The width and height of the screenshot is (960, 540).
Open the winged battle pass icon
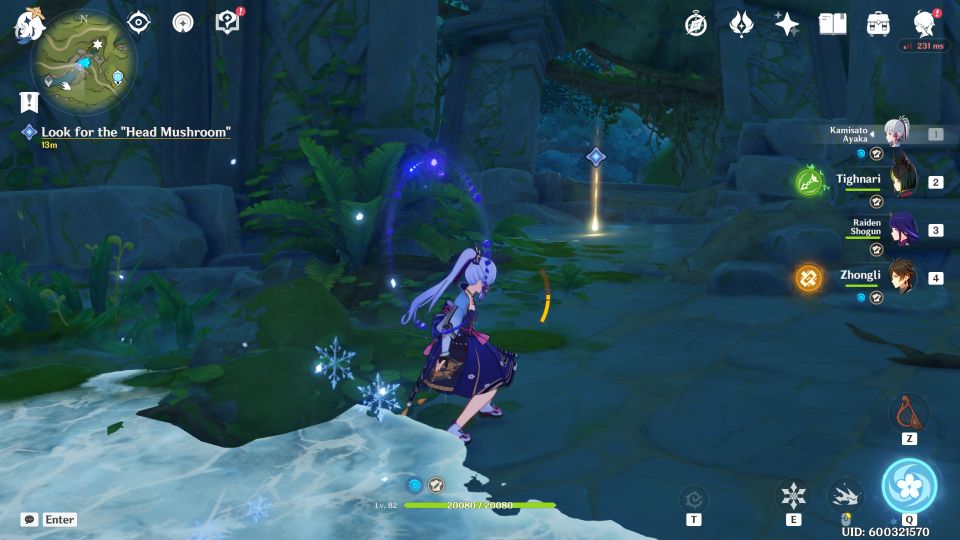(741, 24)
